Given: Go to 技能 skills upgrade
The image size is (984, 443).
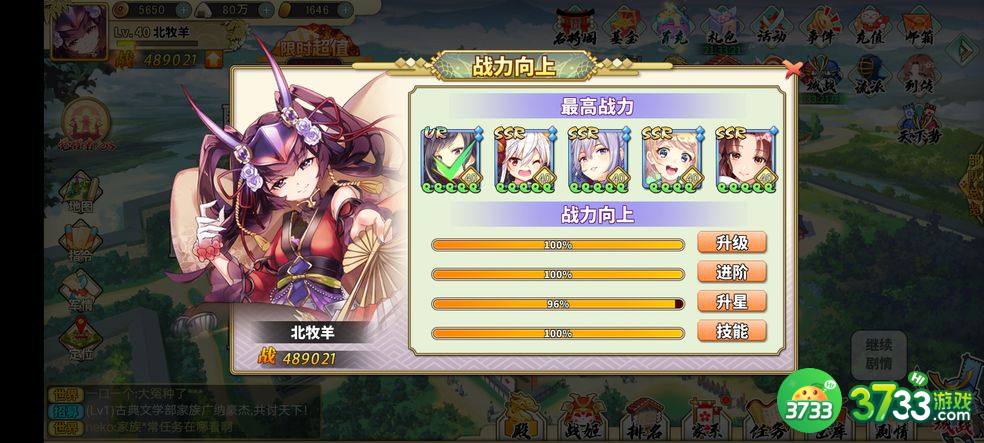Looking at the screenshot, I should coord(732,332).
